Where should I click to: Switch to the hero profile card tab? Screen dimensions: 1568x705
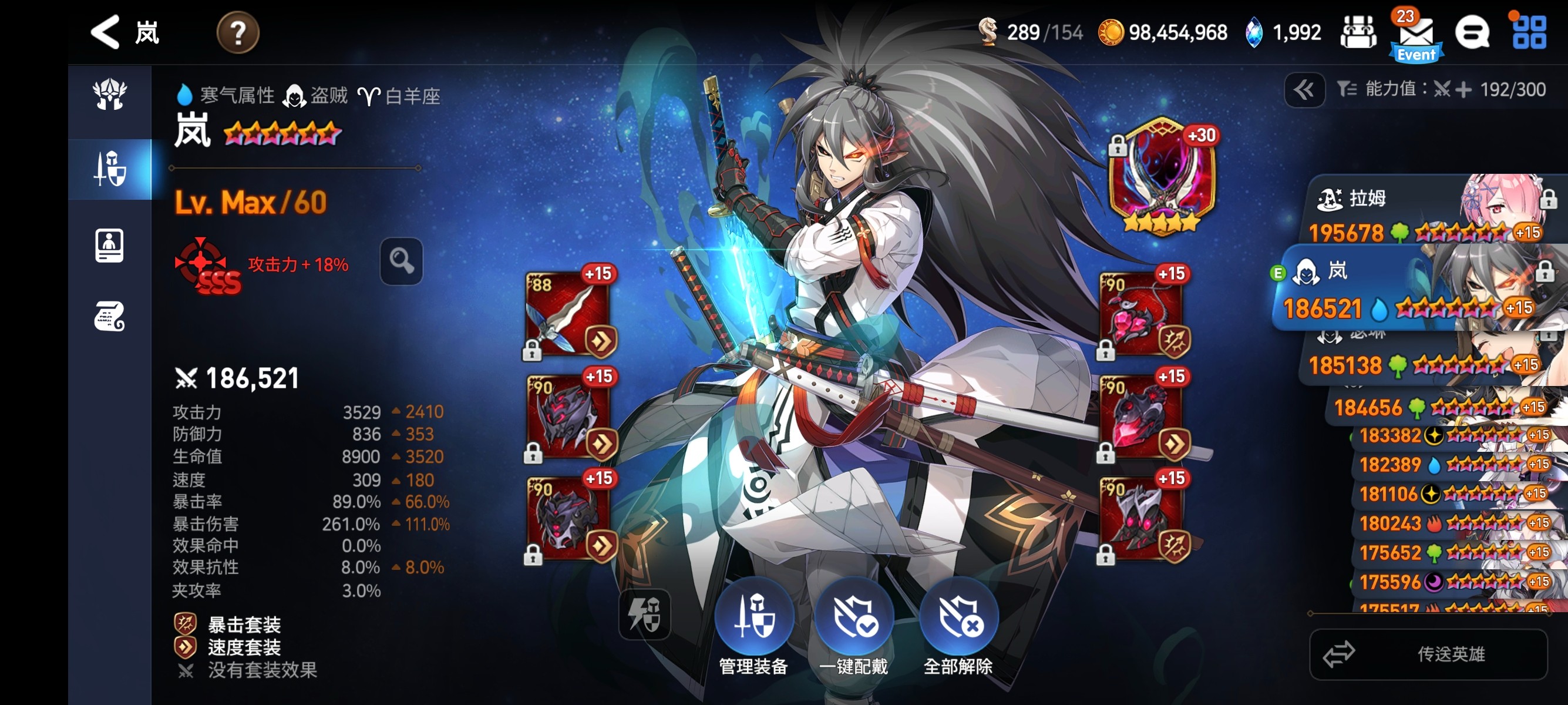(x=110, y=246)
